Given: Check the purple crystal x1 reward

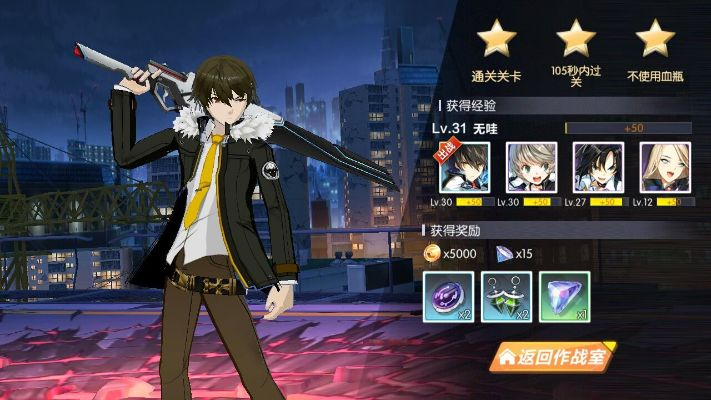Looking at the screenshot, I should click(x=565, y=296).
